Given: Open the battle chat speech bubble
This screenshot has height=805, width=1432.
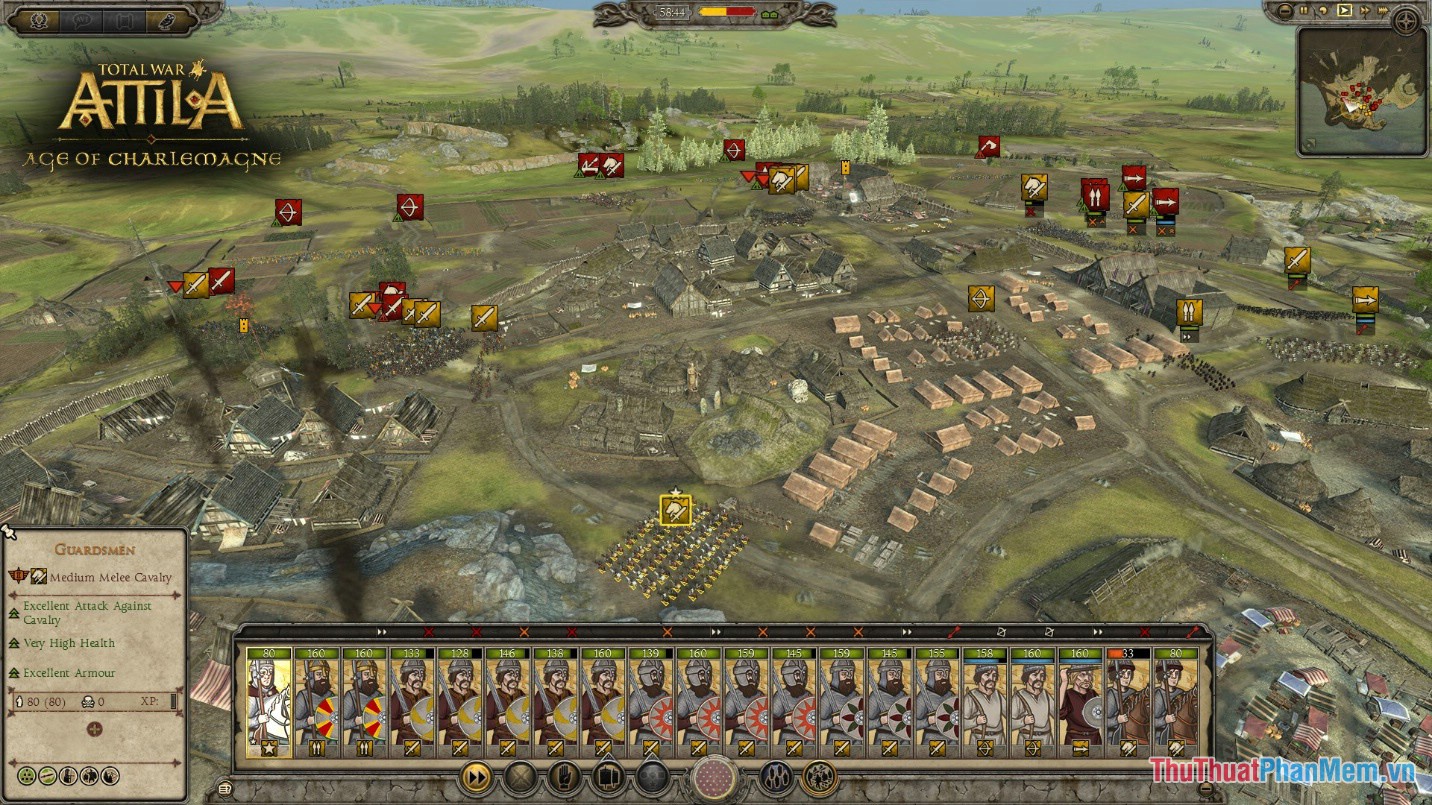Looking at the screenshot, I should [x=83, y=19].
